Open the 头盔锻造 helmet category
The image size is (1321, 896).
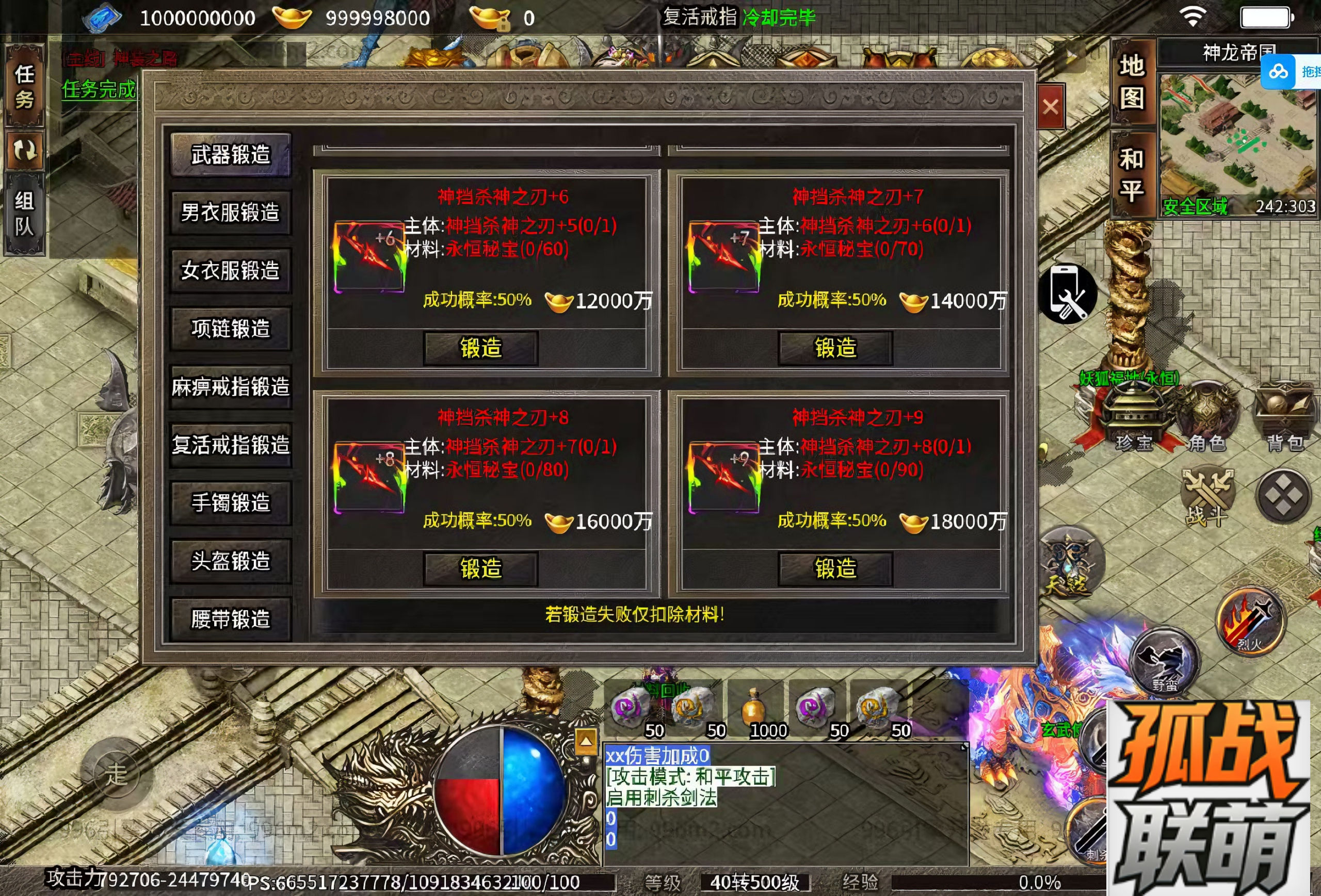230,561
